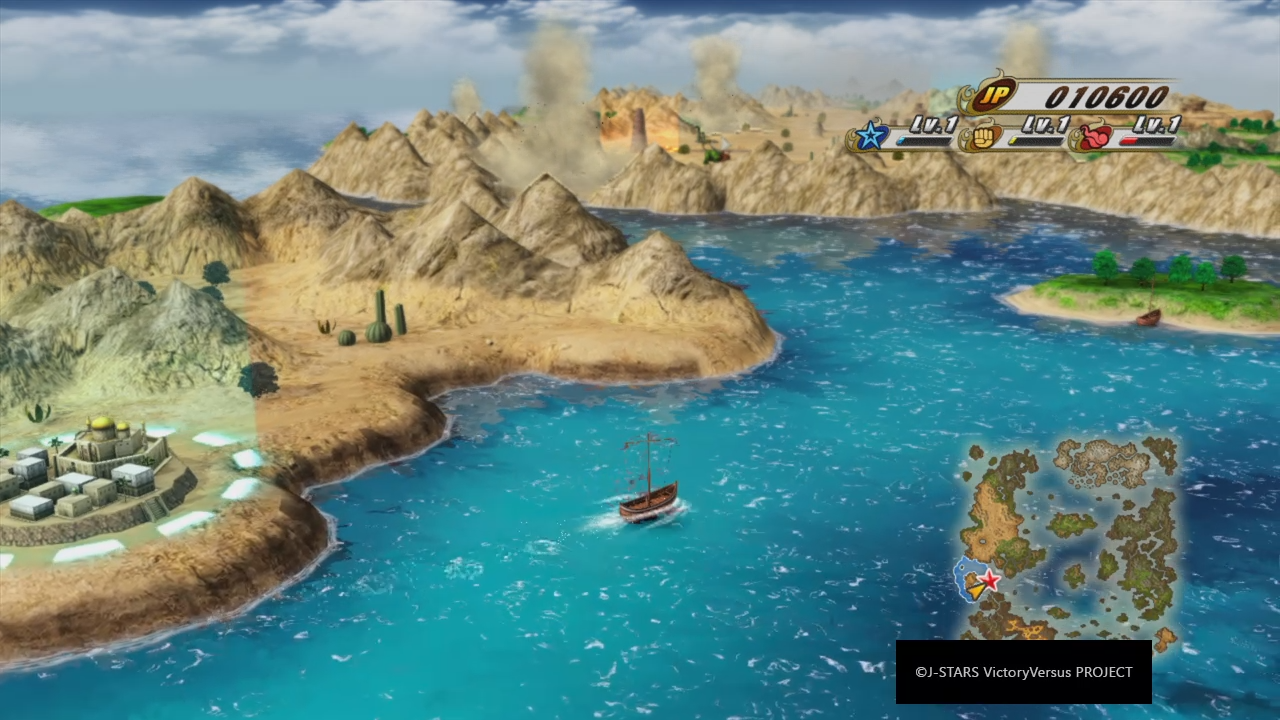Select the blue star level icon
Image resolution: width=1280 pixels, height=720 pixels.
871,136
